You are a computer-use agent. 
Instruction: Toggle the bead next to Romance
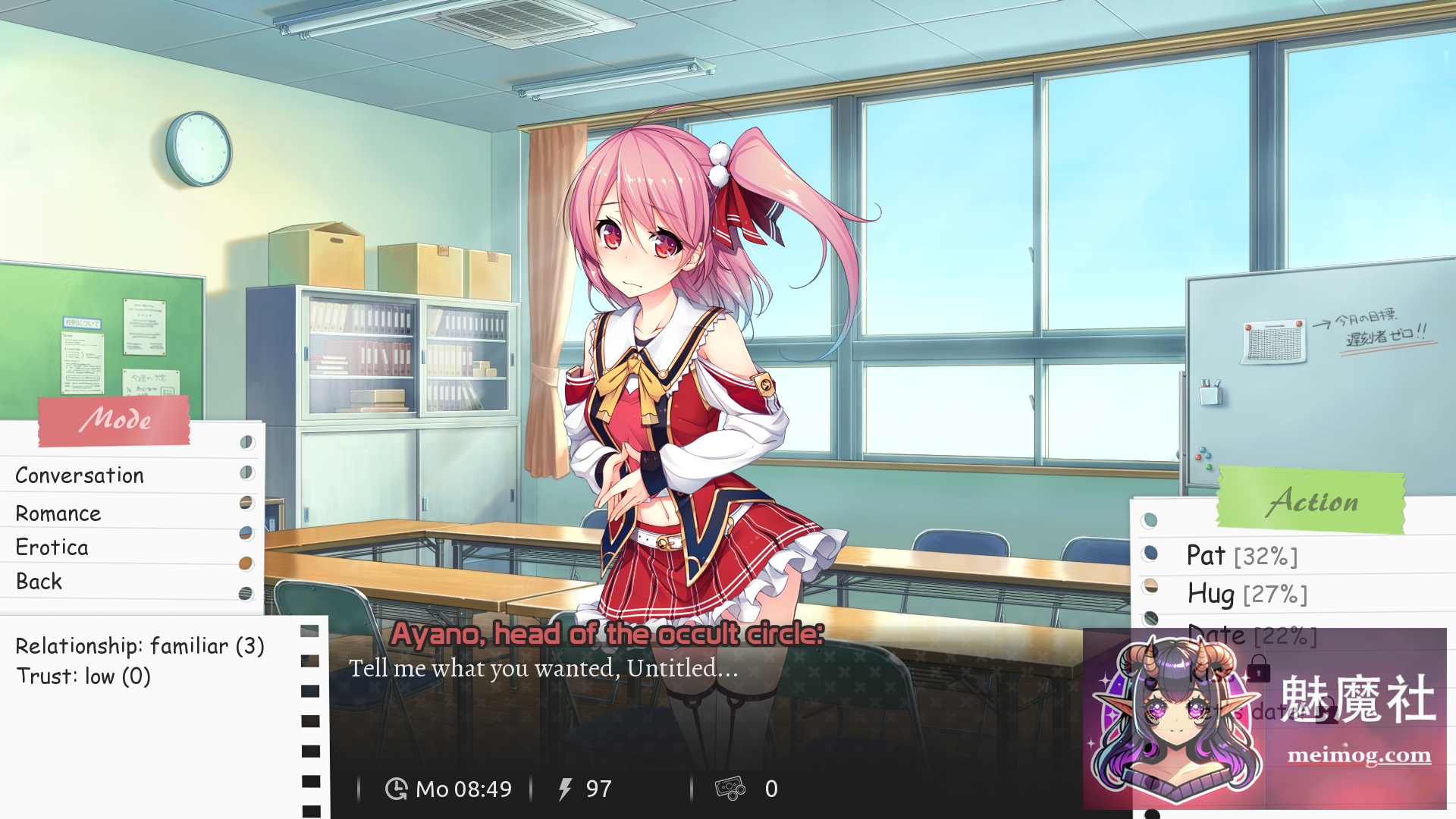coord(247,502)
